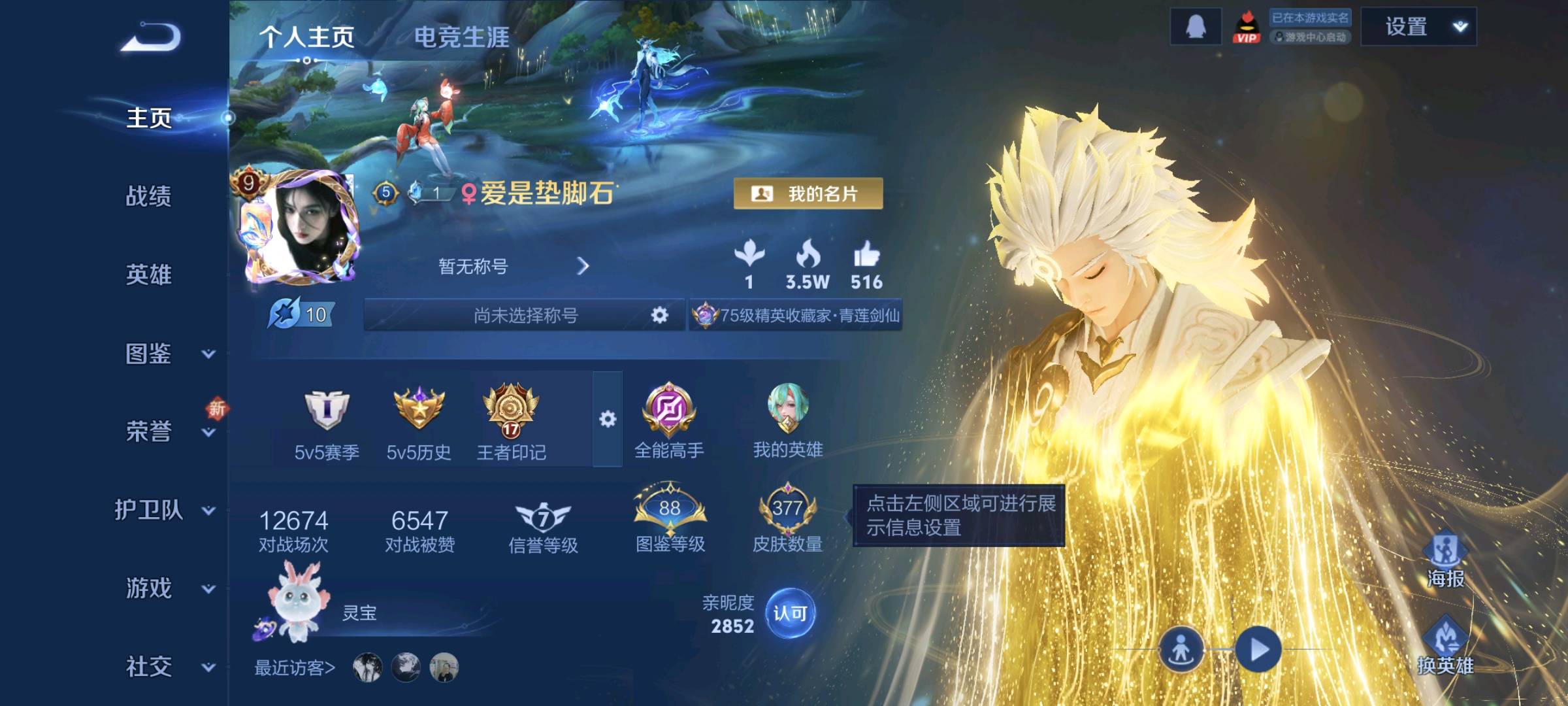Open the 设置 dropdown
The width and height of the screenshot is (1568, 706).
pyautogui.click(x=1418, y=27)
